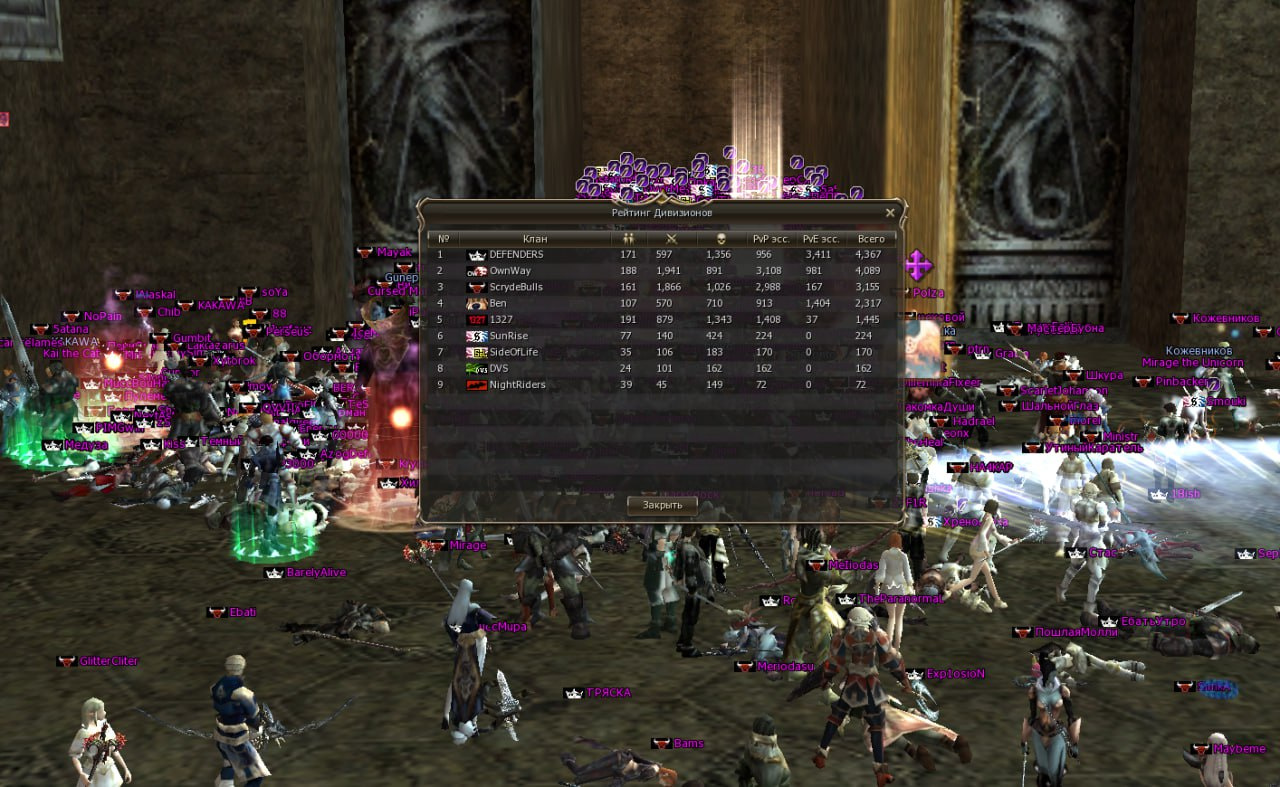Select the SideOfLife clan row
This screenshot has width=1280, height=787.
click(513, 352)
